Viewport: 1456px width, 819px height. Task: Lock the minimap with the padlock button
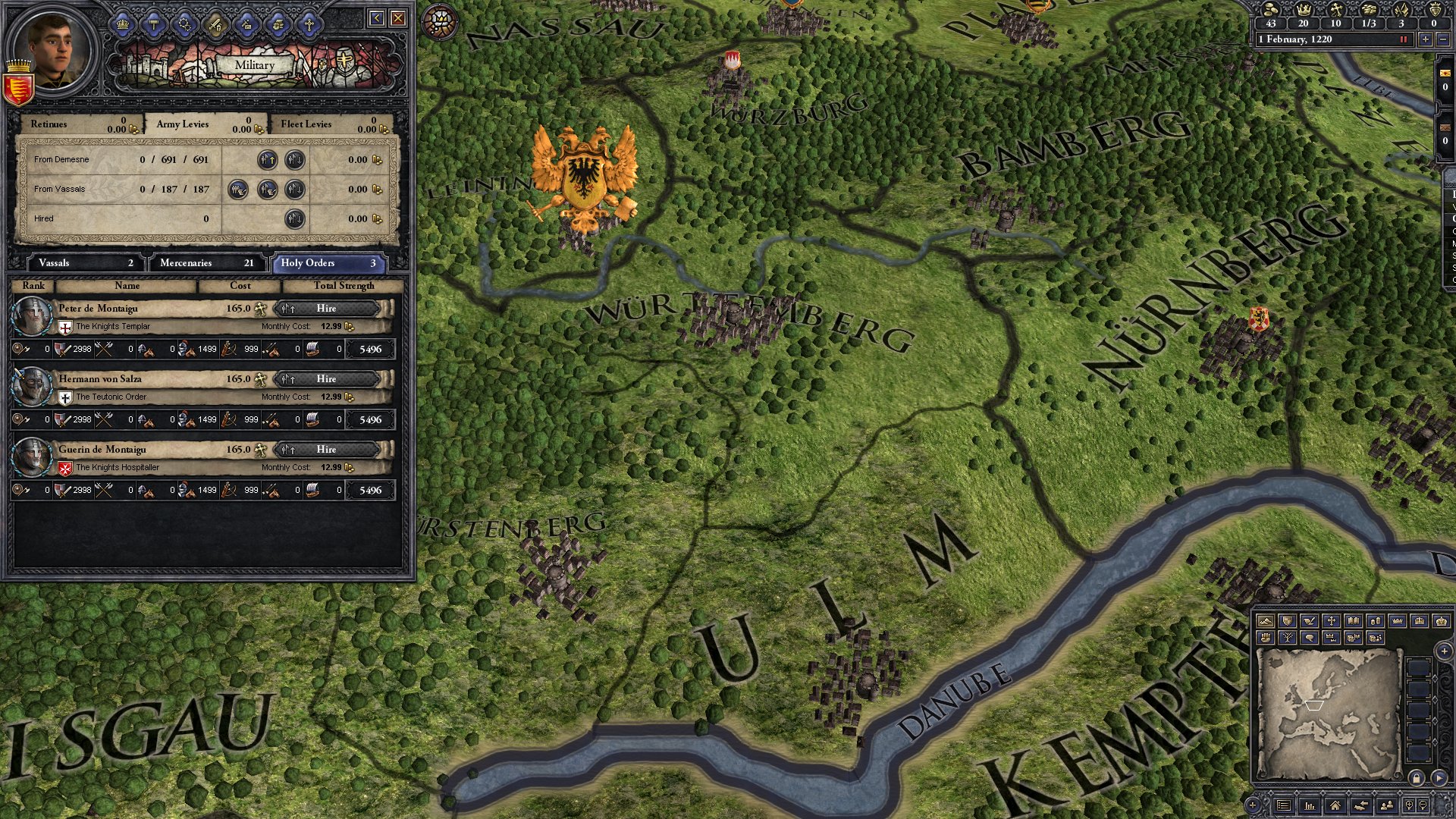pyautogui.click(x=1417, y=778)
